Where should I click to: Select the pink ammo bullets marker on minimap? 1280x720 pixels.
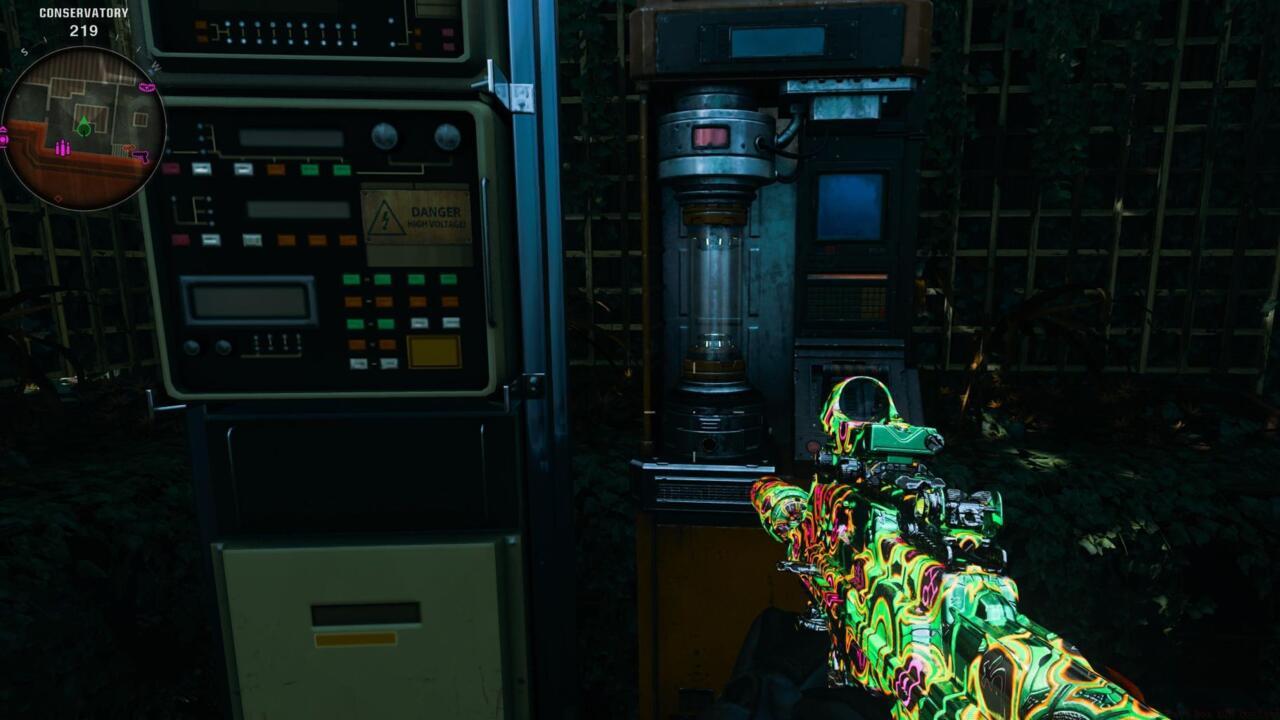[x=63, y=148]
